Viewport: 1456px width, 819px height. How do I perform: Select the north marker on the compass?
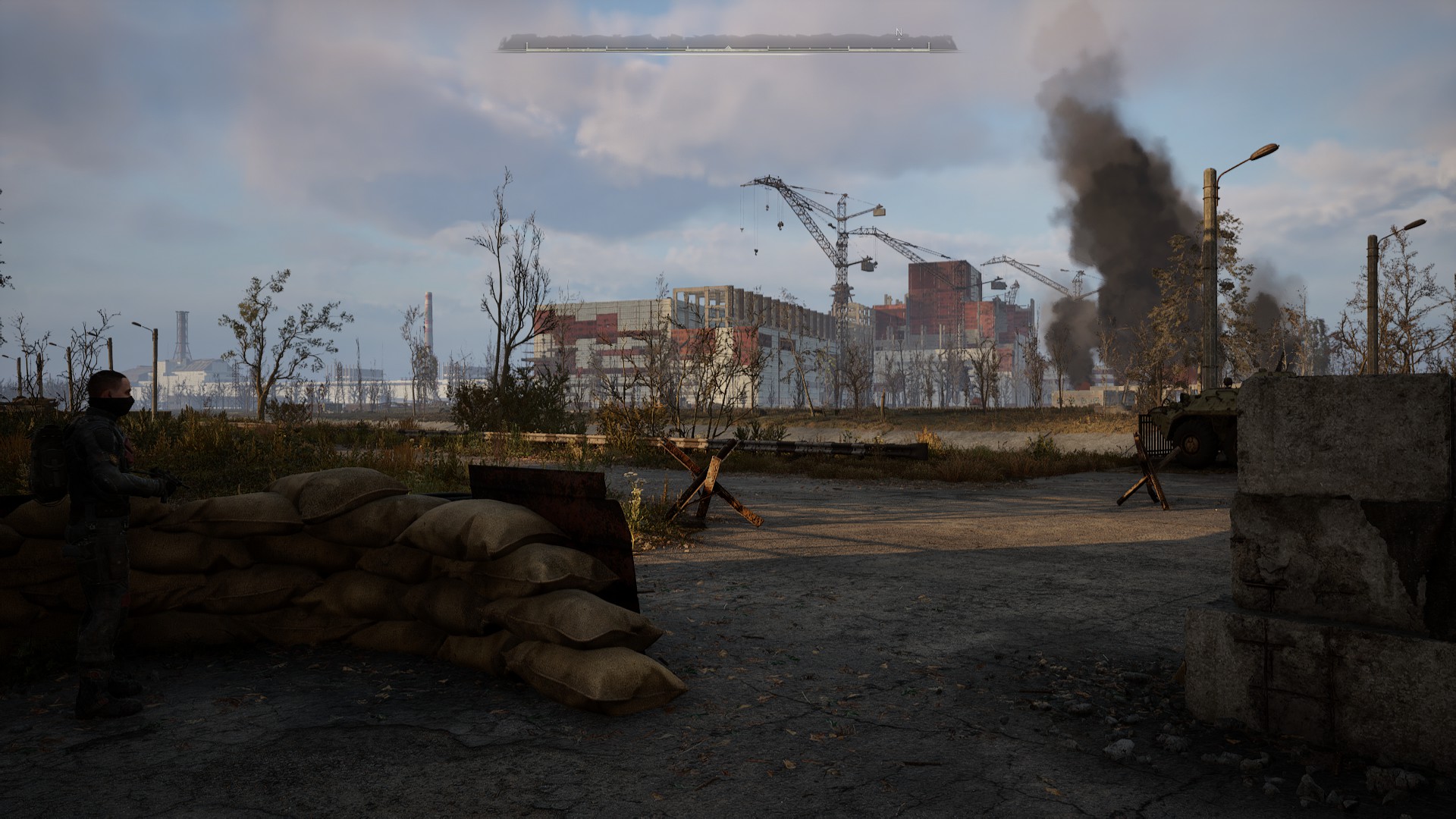[899, 33]
